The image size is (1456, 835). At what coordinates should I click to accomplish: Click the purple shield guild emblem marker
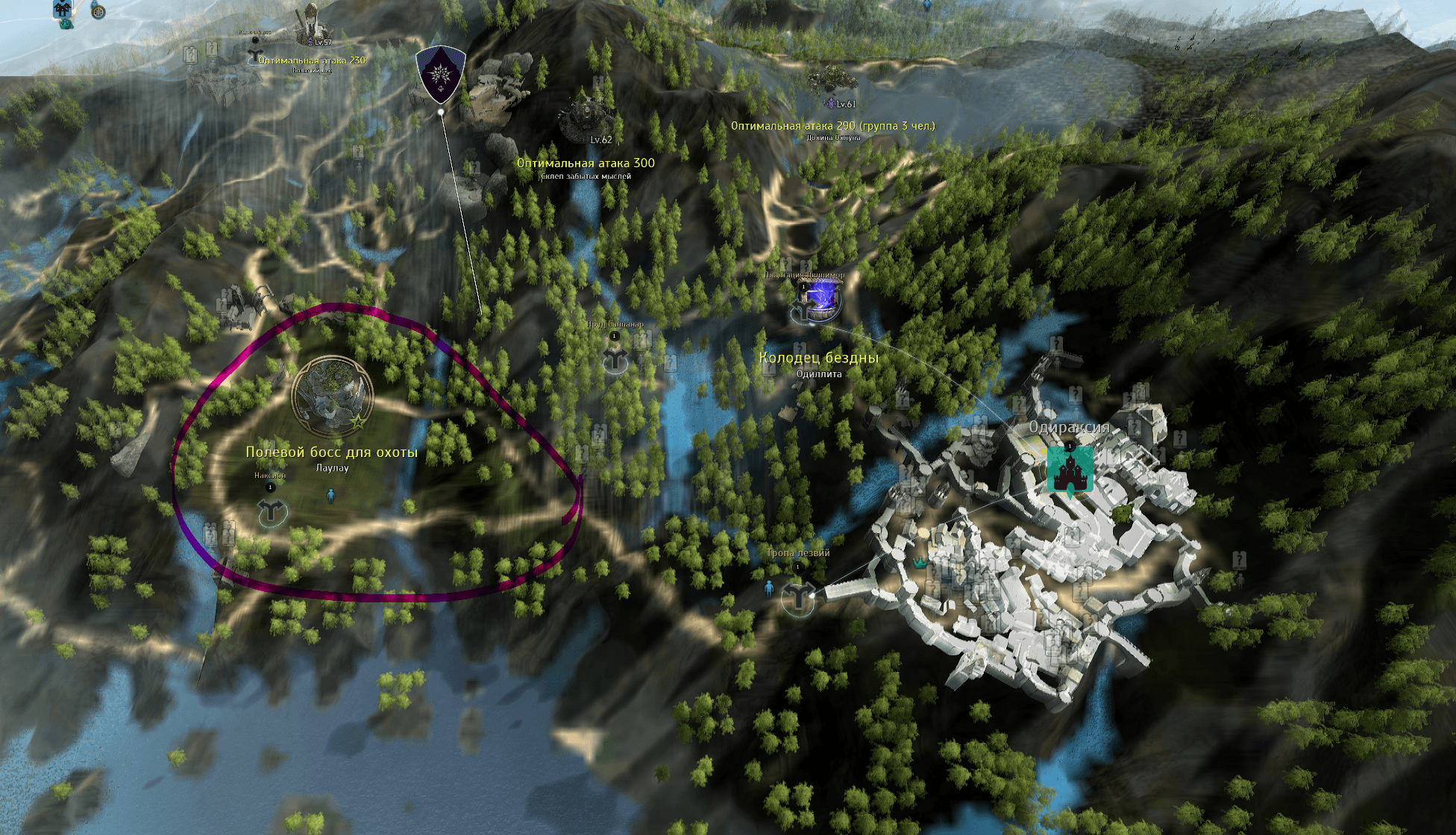441,73
